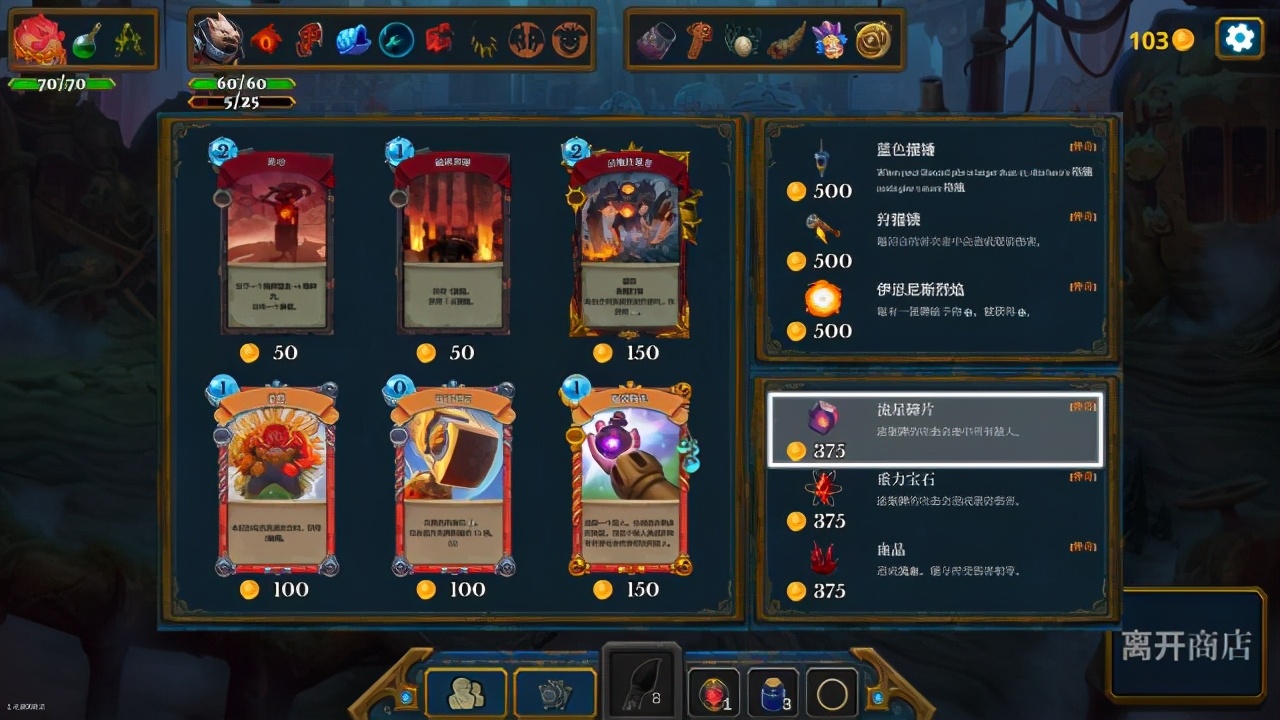Click the egg relic in the inventory bar
The image size is (1280, 720).
[744, 42]
